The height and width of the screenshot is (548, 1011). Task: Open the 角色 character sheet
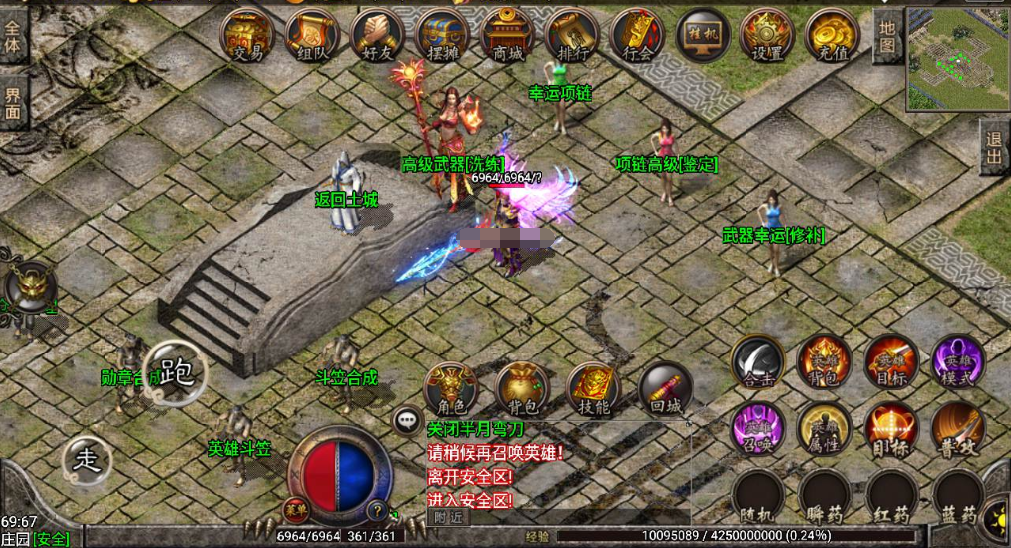pos(450,390)
